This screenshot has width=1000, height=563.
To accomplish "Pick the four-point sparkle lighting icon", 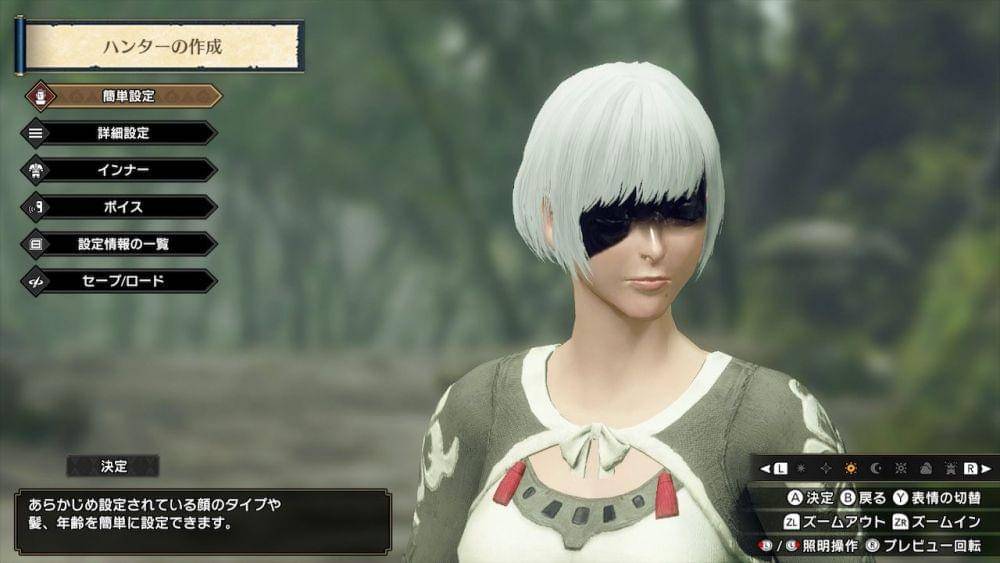I will 826,468.
